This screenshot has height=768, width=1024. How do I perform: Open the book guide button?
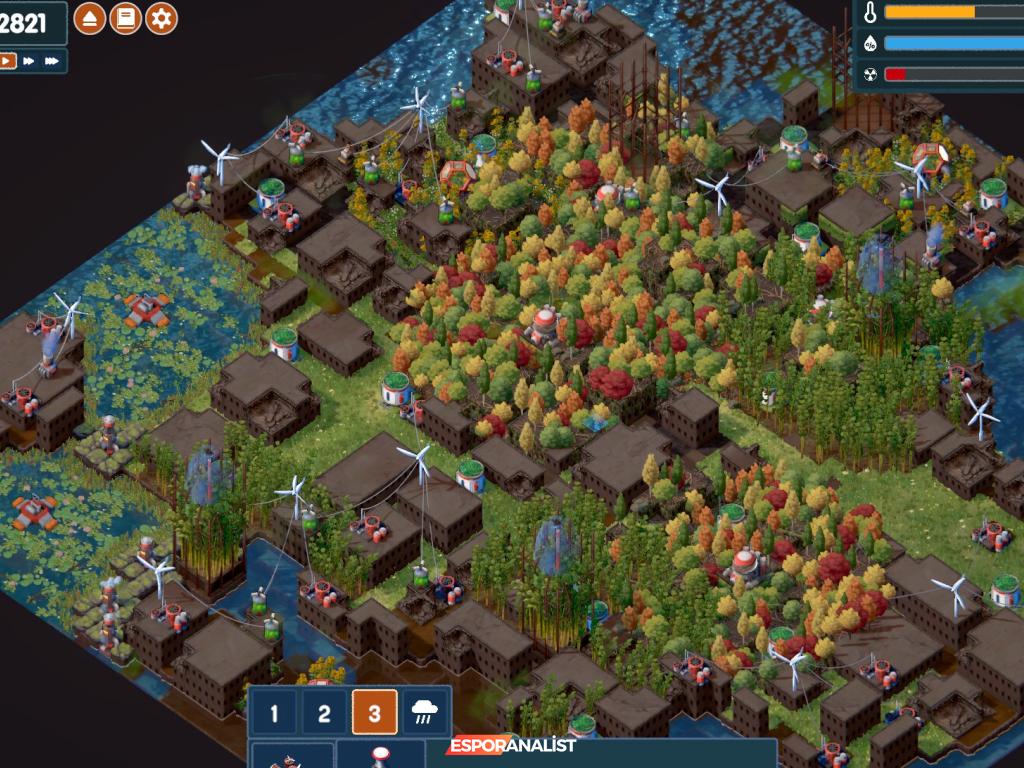tap(125, 18)
